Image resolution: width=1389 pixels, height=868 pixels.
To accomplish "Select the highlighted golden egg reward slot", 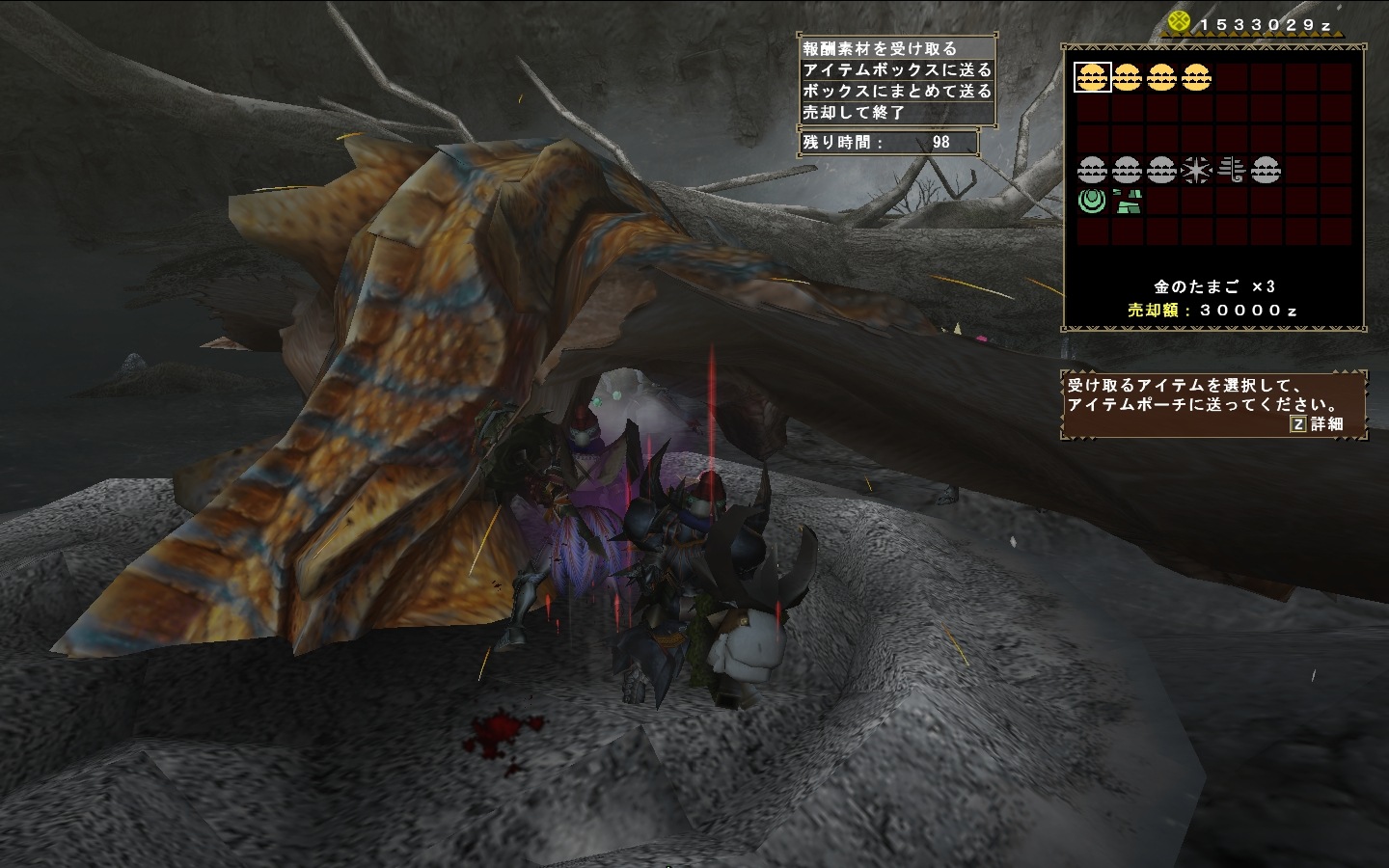I will pyautogui.click(x=1092, y=77).
